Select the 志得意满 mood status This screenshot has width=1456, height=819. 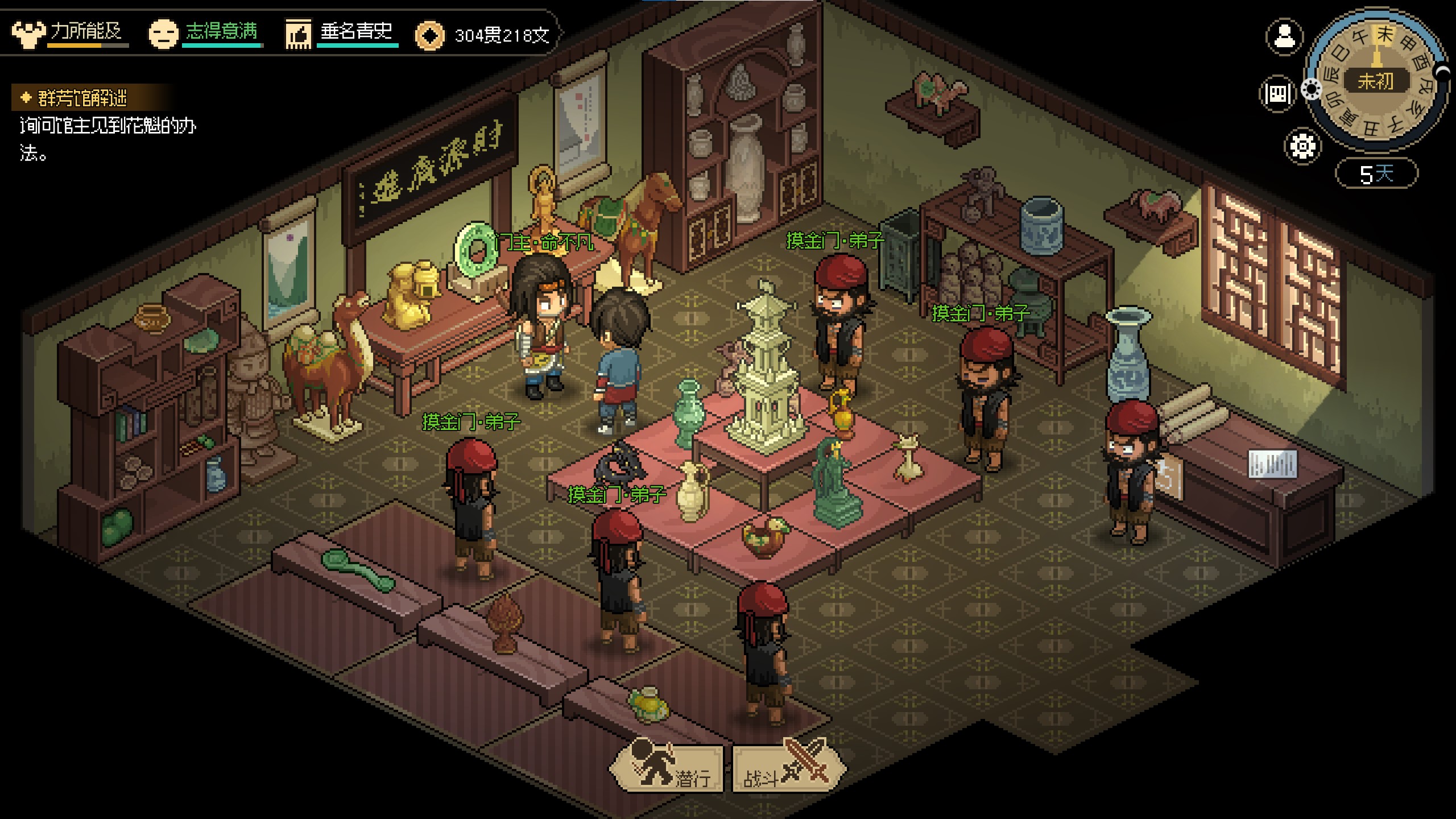pyautogui.click(x=206, y=33)
